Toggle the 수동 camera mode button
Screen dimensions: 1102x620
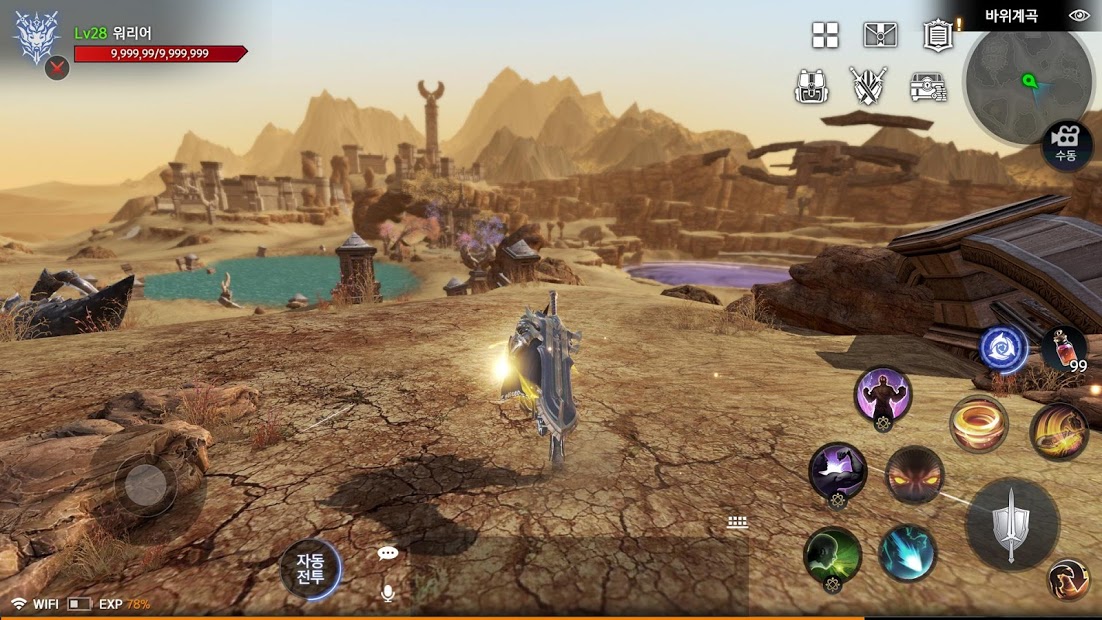pyautogui.click(x=1066, y=145)
